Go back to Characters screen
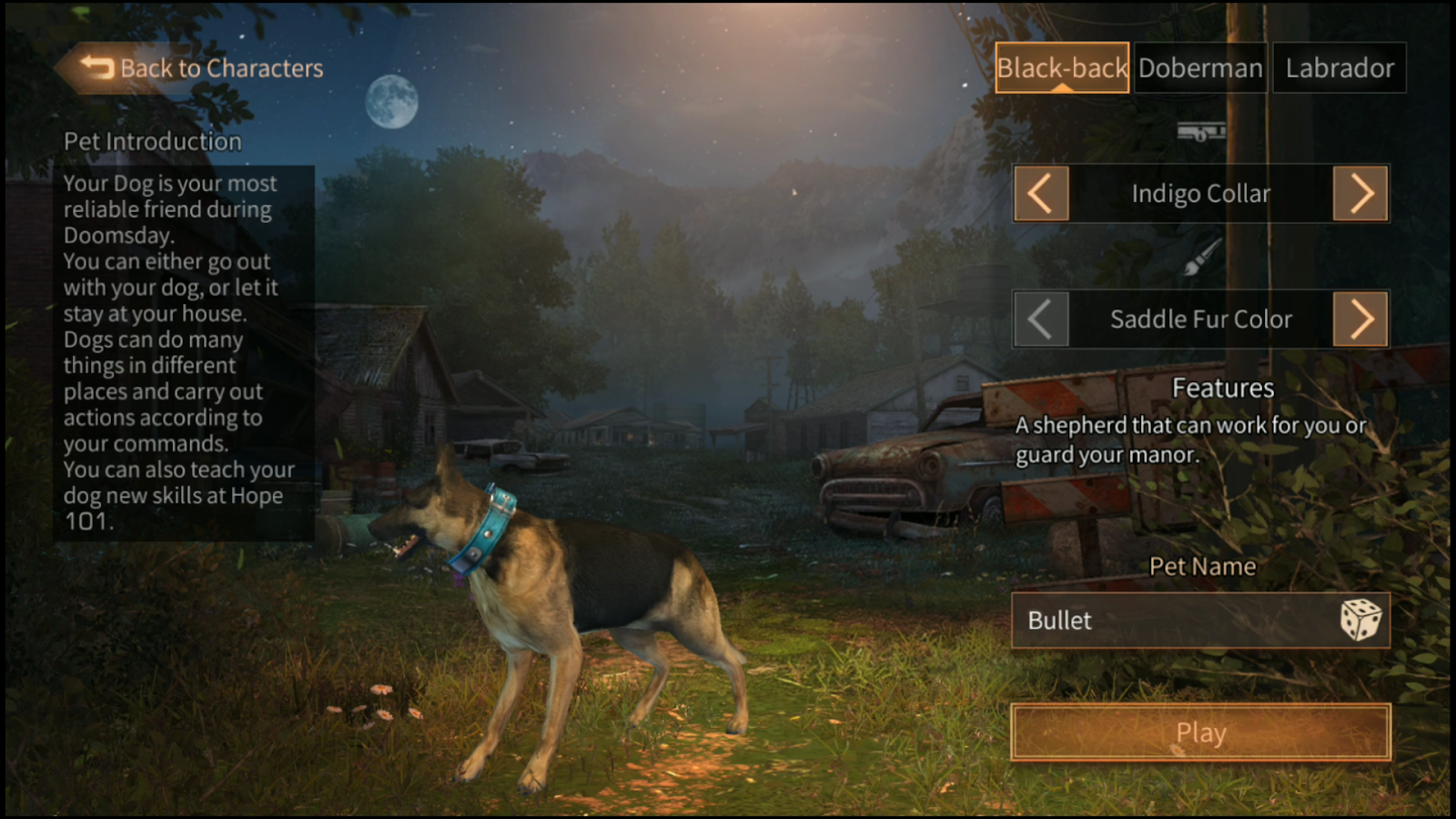1456x819 pixels. pyautogui.click(x=202, y=68)
